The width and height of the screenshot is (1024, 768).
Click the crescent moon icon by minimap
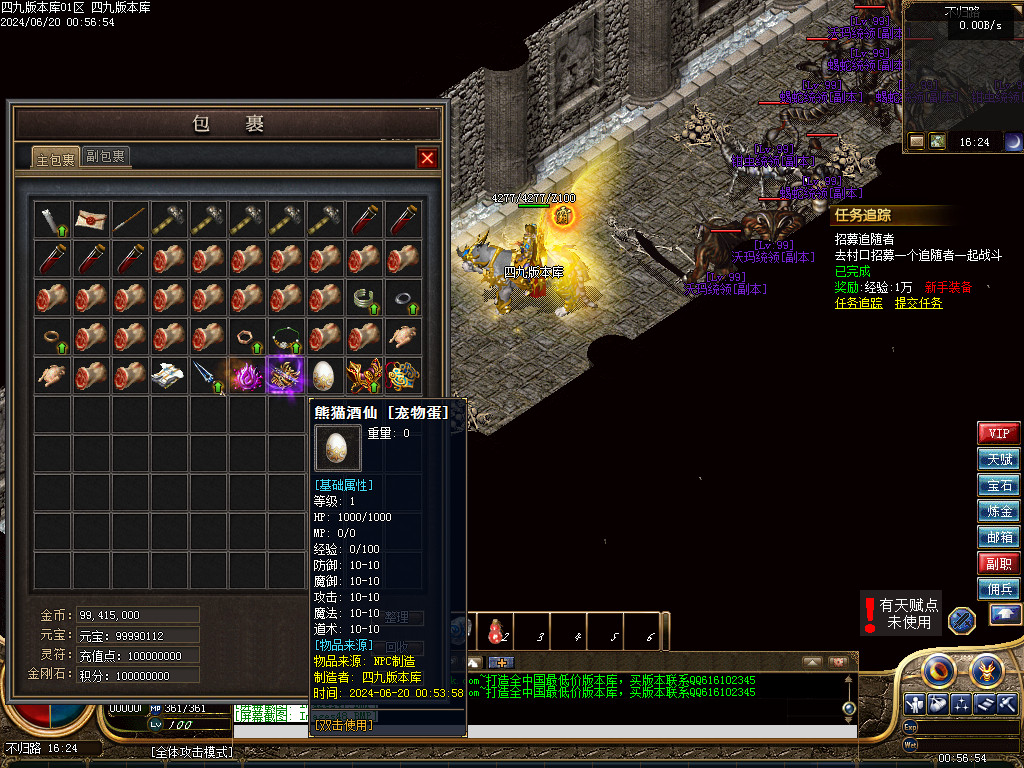(x=1013, y=142)
